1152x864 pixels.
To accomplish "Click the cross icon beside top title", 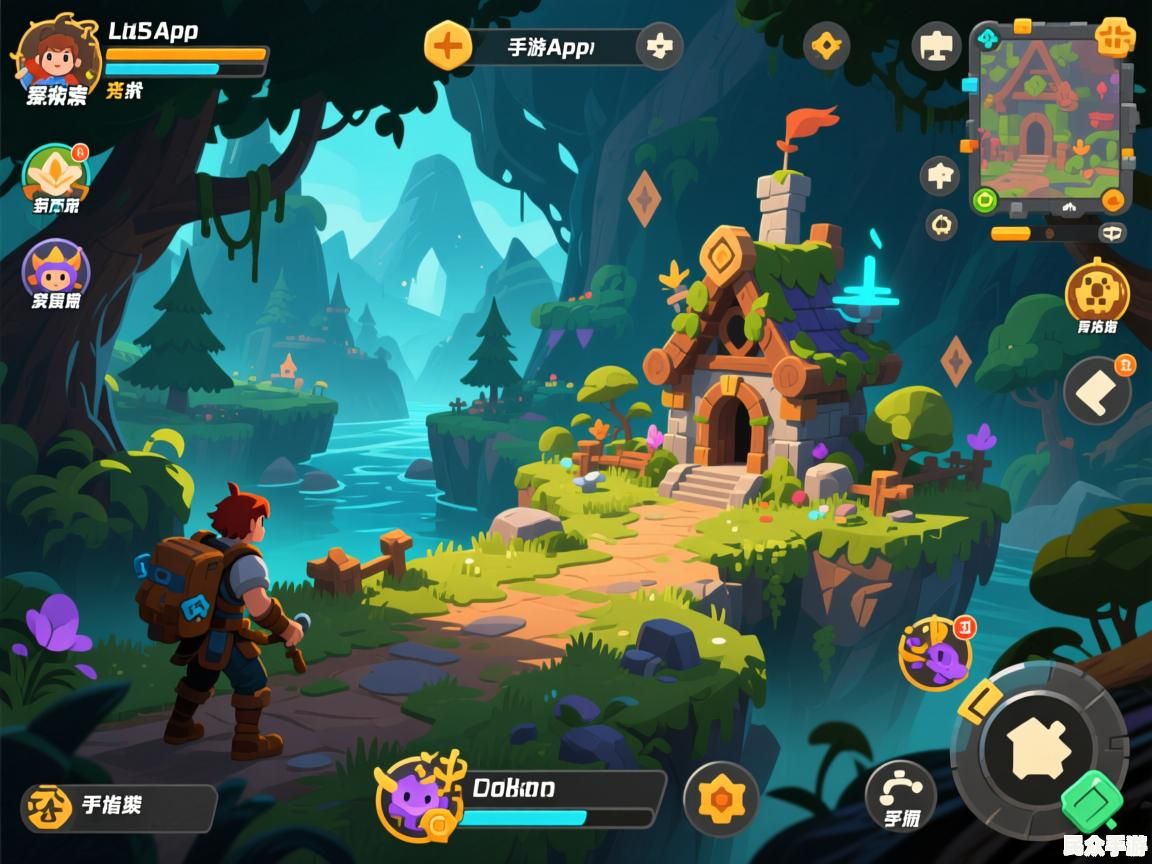I will coord(659,46).
